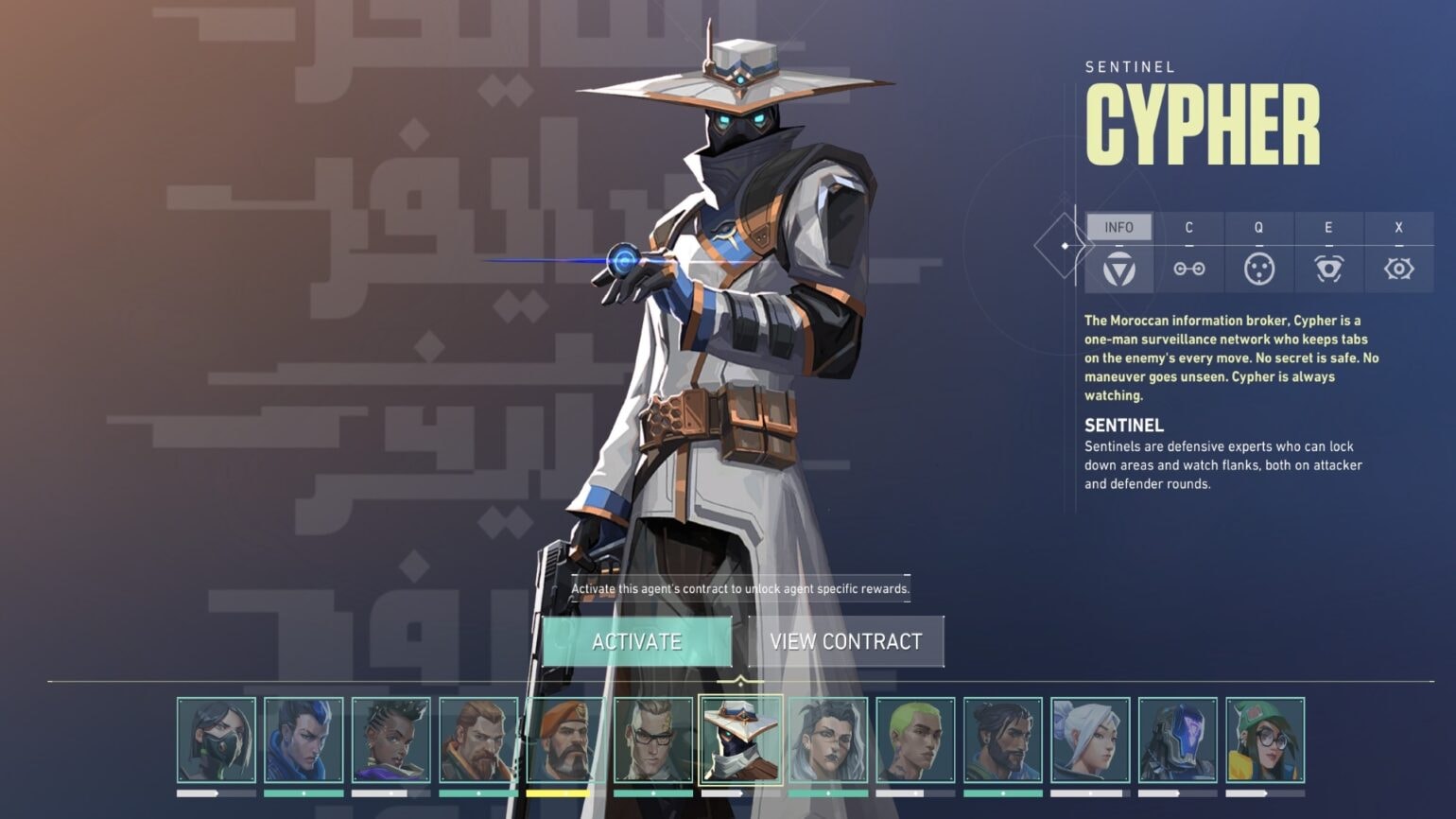Viewport: 1456px width, 819px height.
Task: Select the Spycam ability icon under E
Action: coord(1328,268)
